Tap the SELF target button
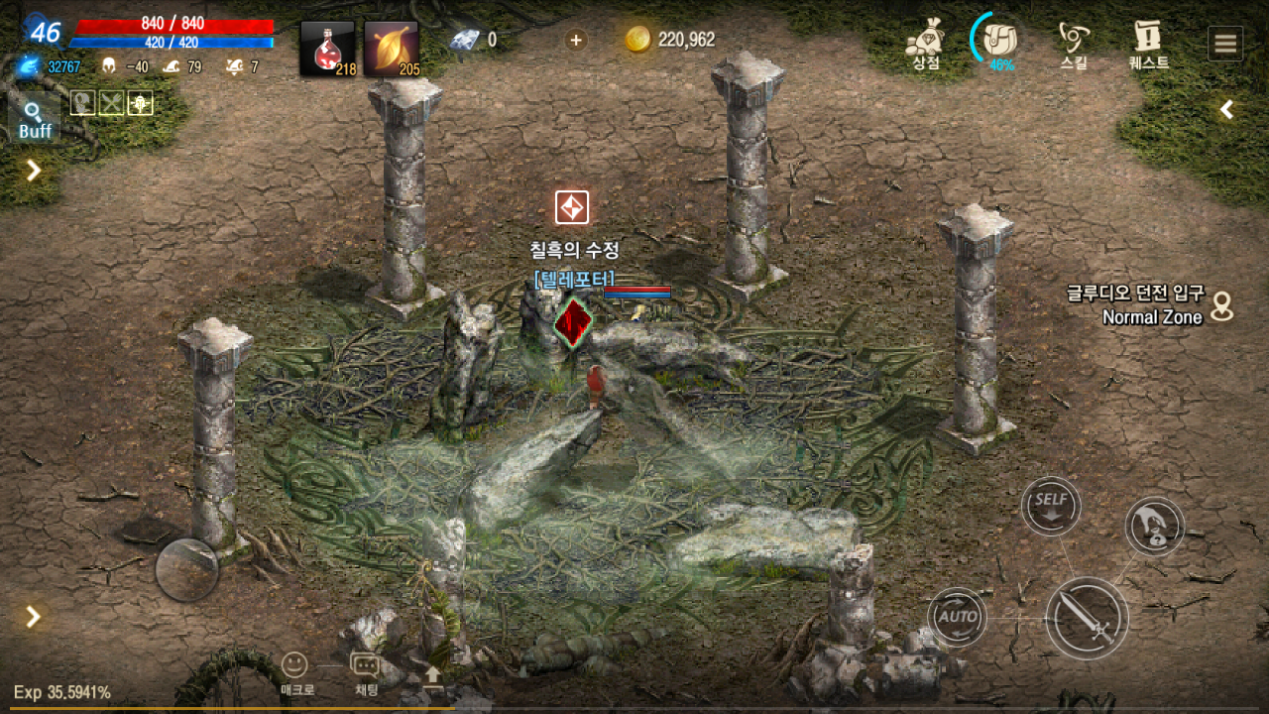Screen dimensions: 1269x714 (1051, 506)
